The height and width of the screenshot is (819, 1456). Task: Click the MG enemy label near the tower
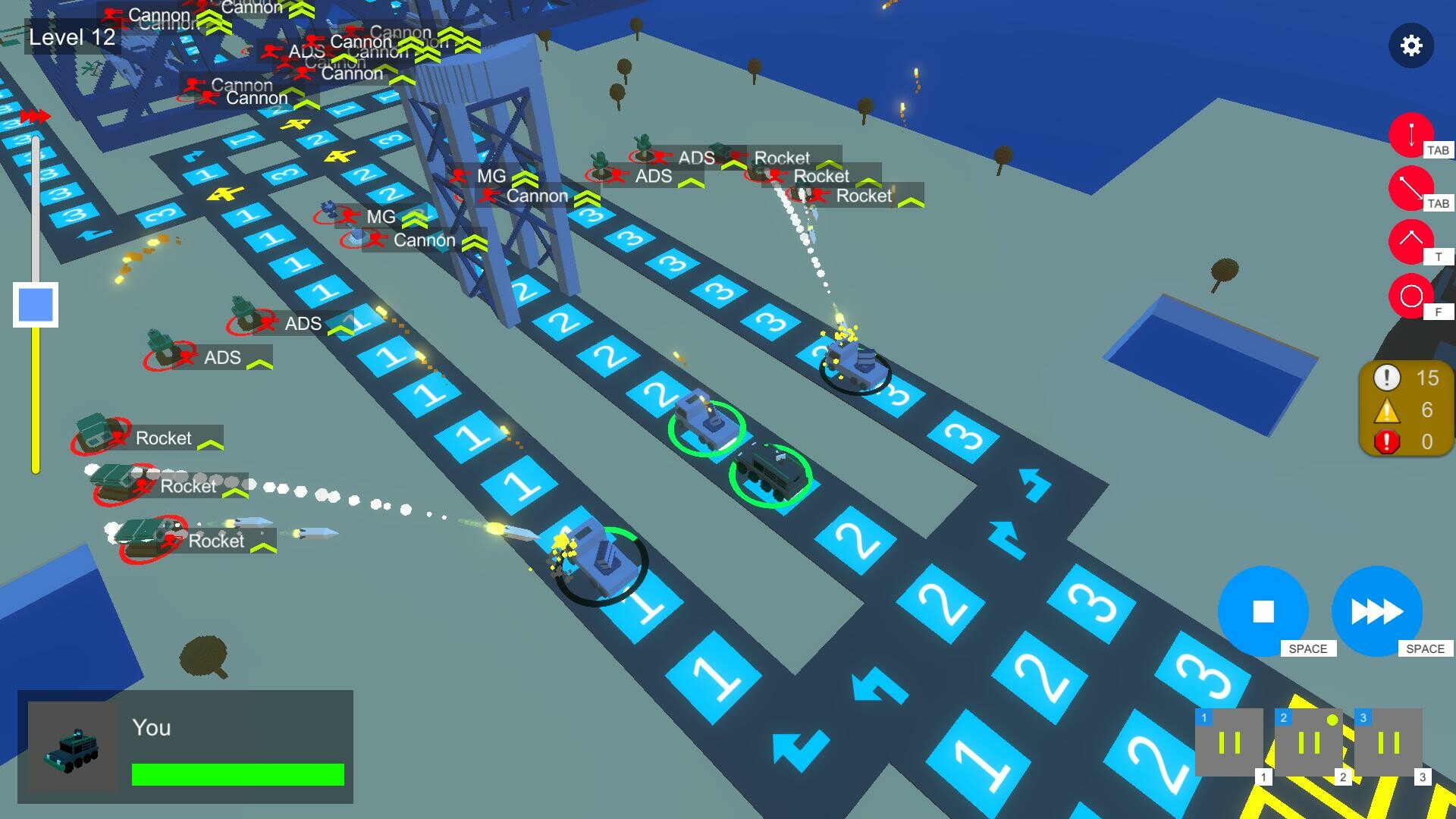[x=492, y=177]
